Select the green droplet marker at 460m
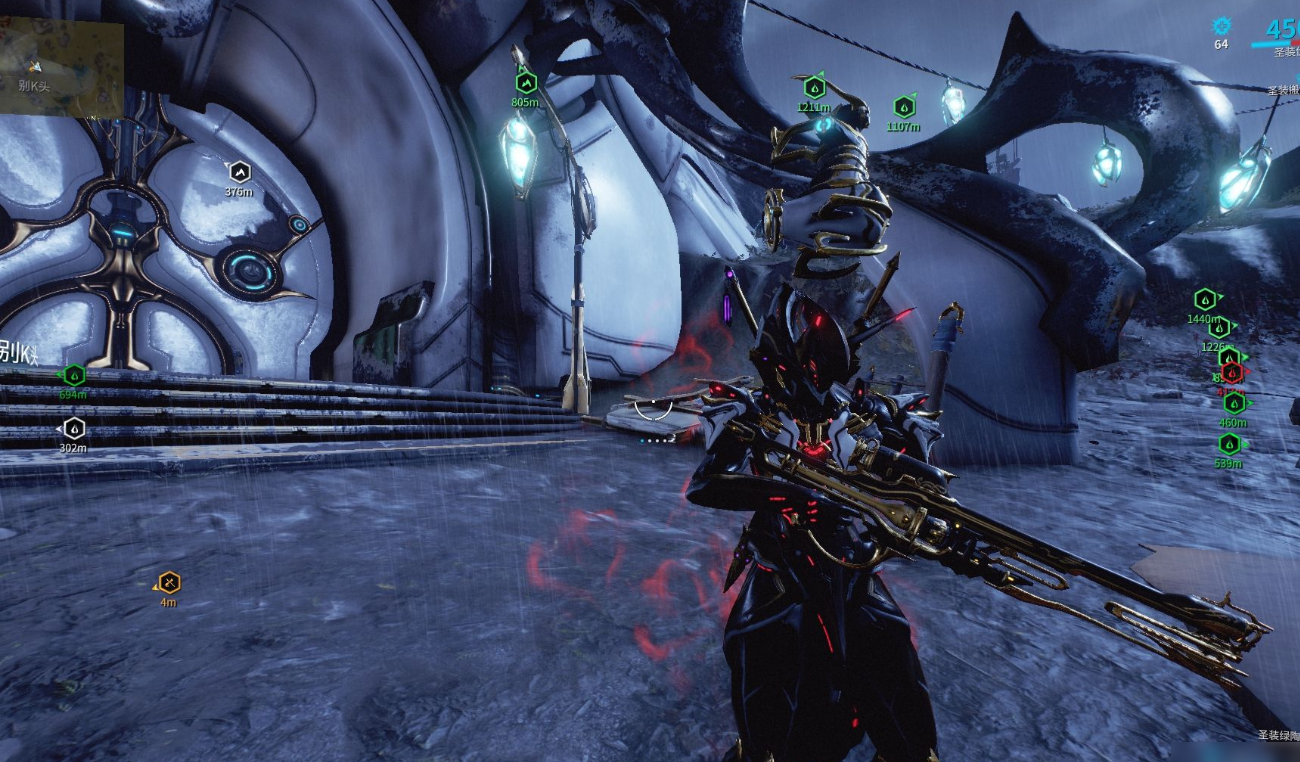Viewport: 1300px width, 762px height. coord(1234,403)
